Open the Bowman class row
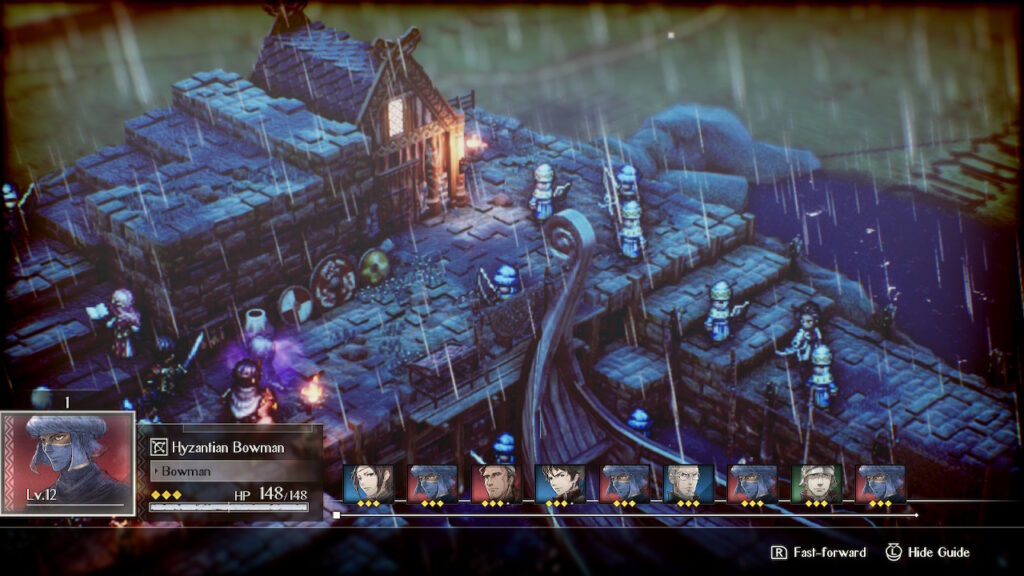 click(232, 469)
